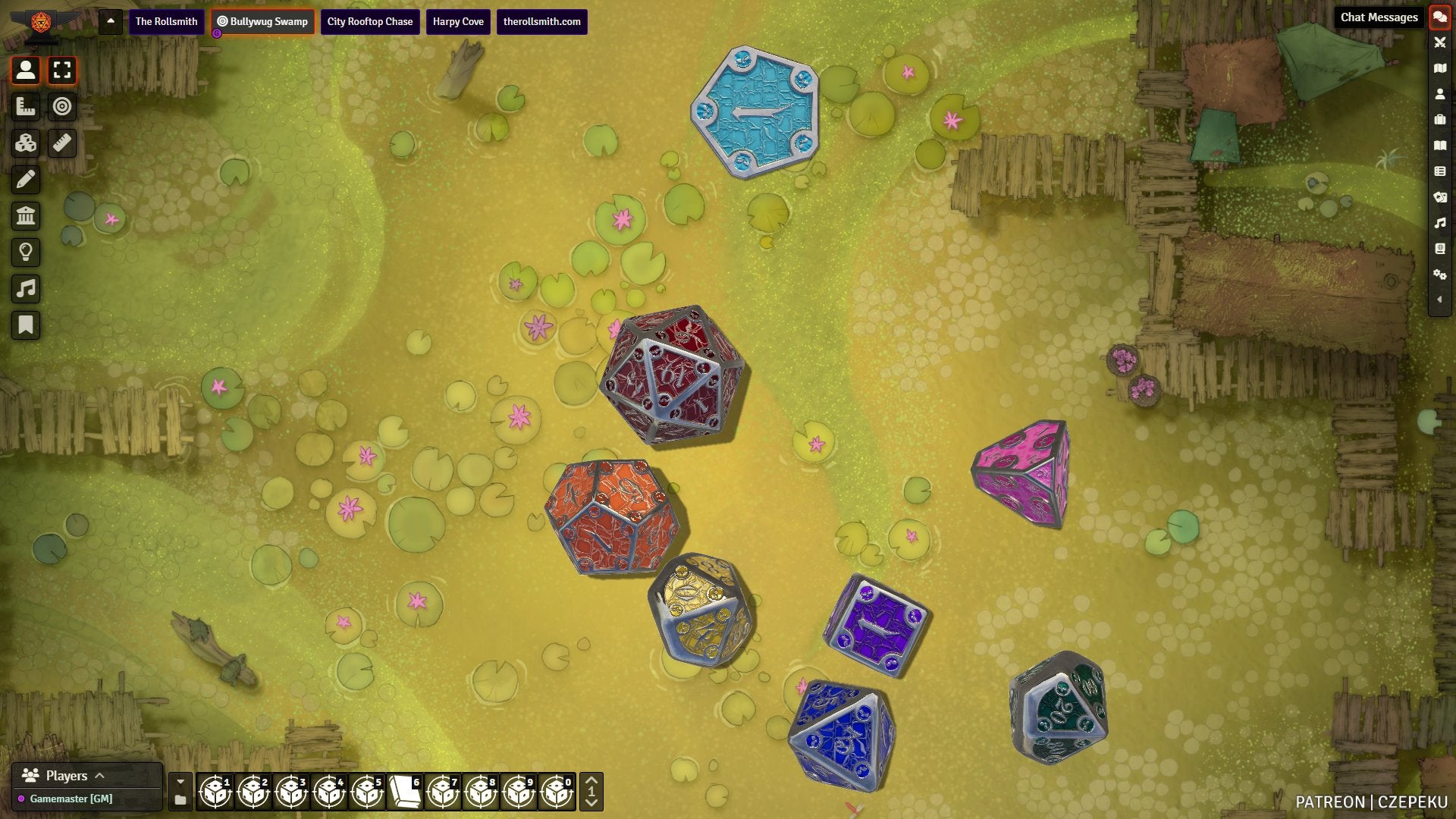The width and height of the screenshot is (1456, 819).
Task: Select the token controls person icon
Action: (x=26, y=71)
